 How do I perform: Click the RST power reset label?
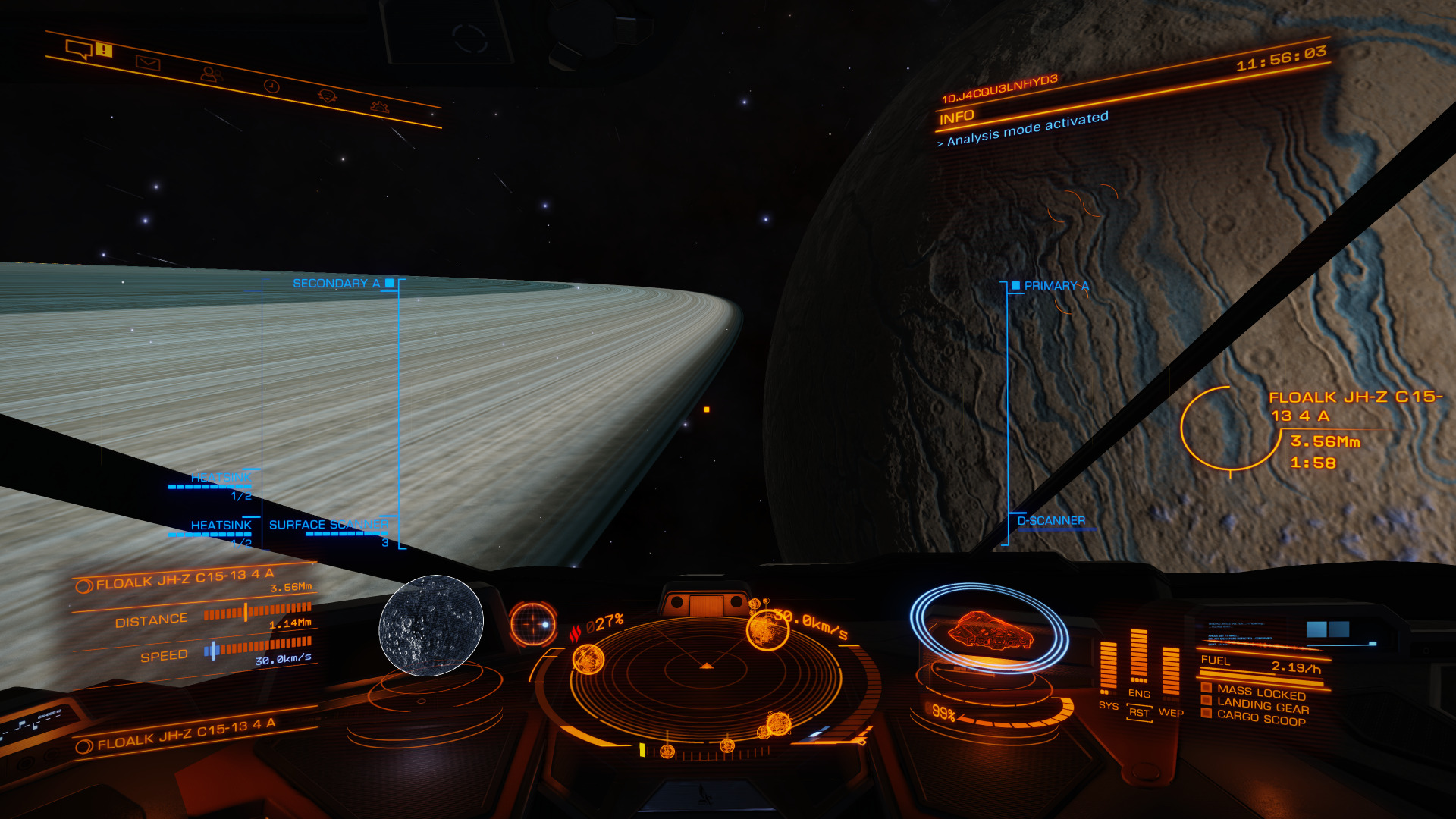coord(1139,713)
